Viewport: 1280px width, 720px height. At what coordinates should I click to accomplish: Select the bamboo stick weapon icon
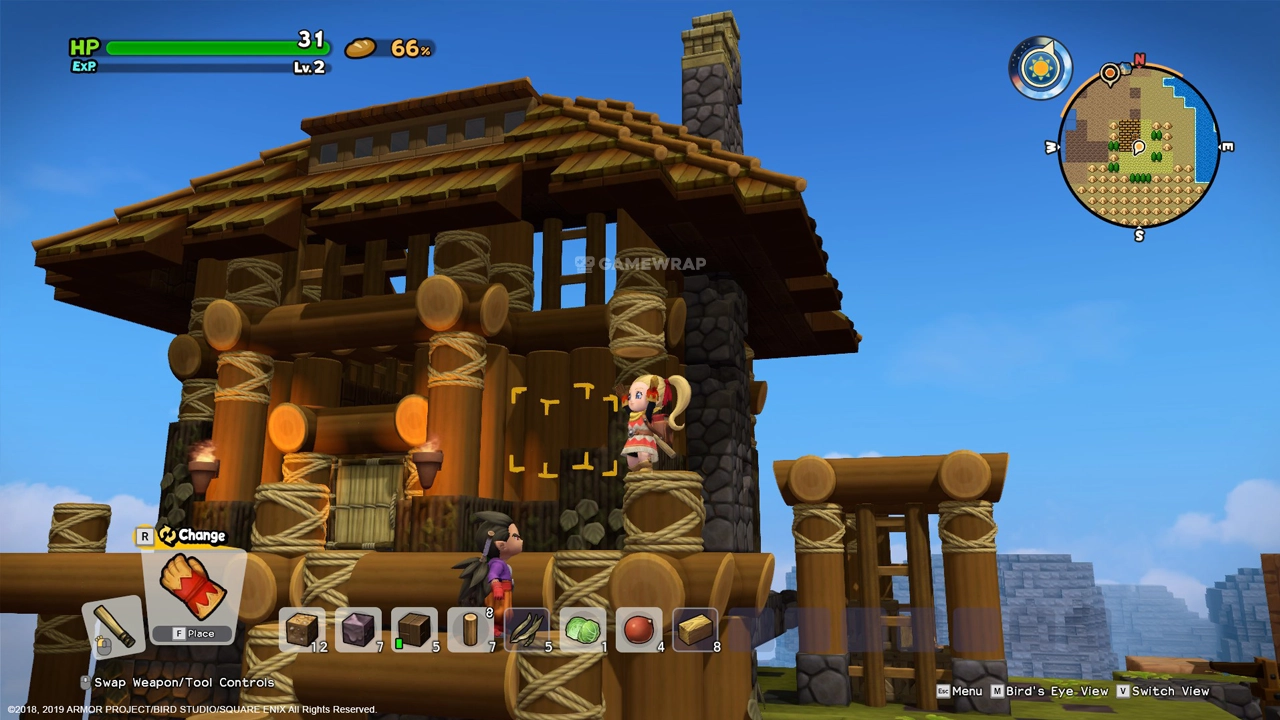coord(115,625)
